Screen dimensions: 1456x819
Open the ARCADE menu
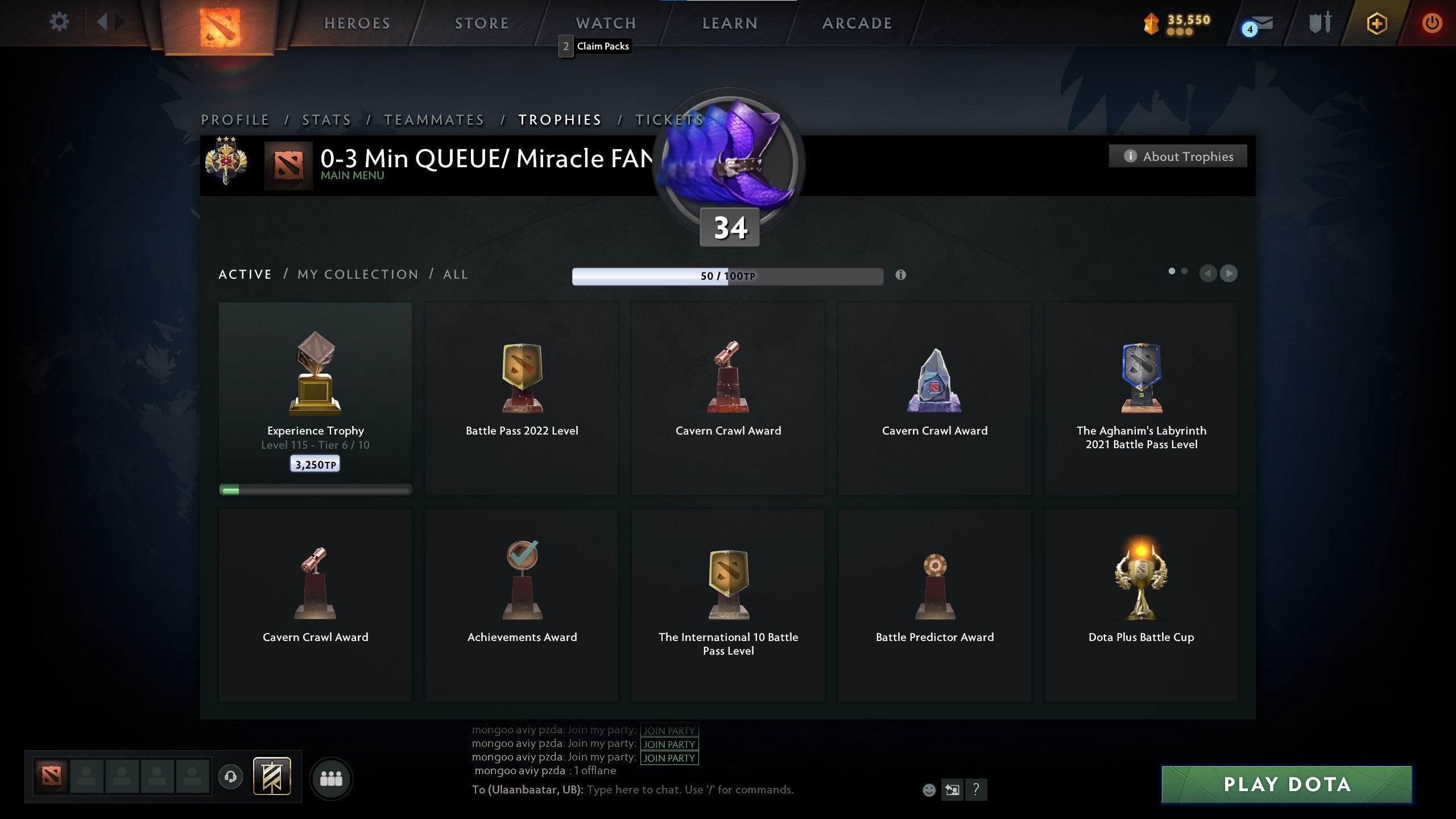[x=857, y=23]
